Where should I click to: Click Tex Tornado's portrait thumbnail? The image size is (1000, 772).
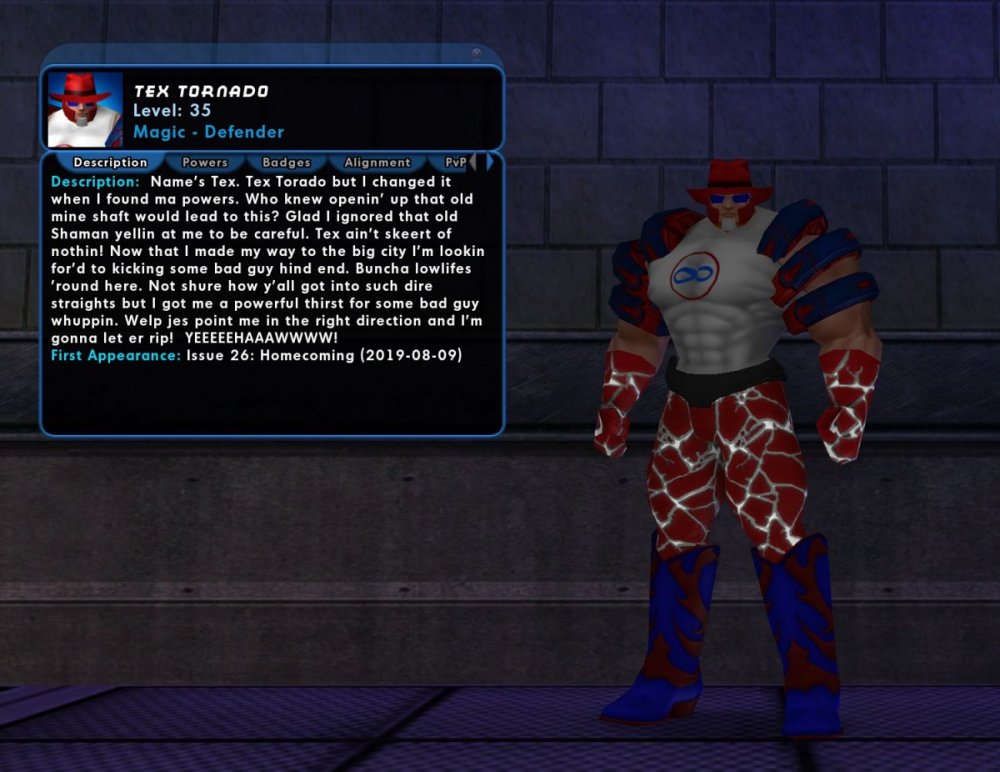(85, 108)
